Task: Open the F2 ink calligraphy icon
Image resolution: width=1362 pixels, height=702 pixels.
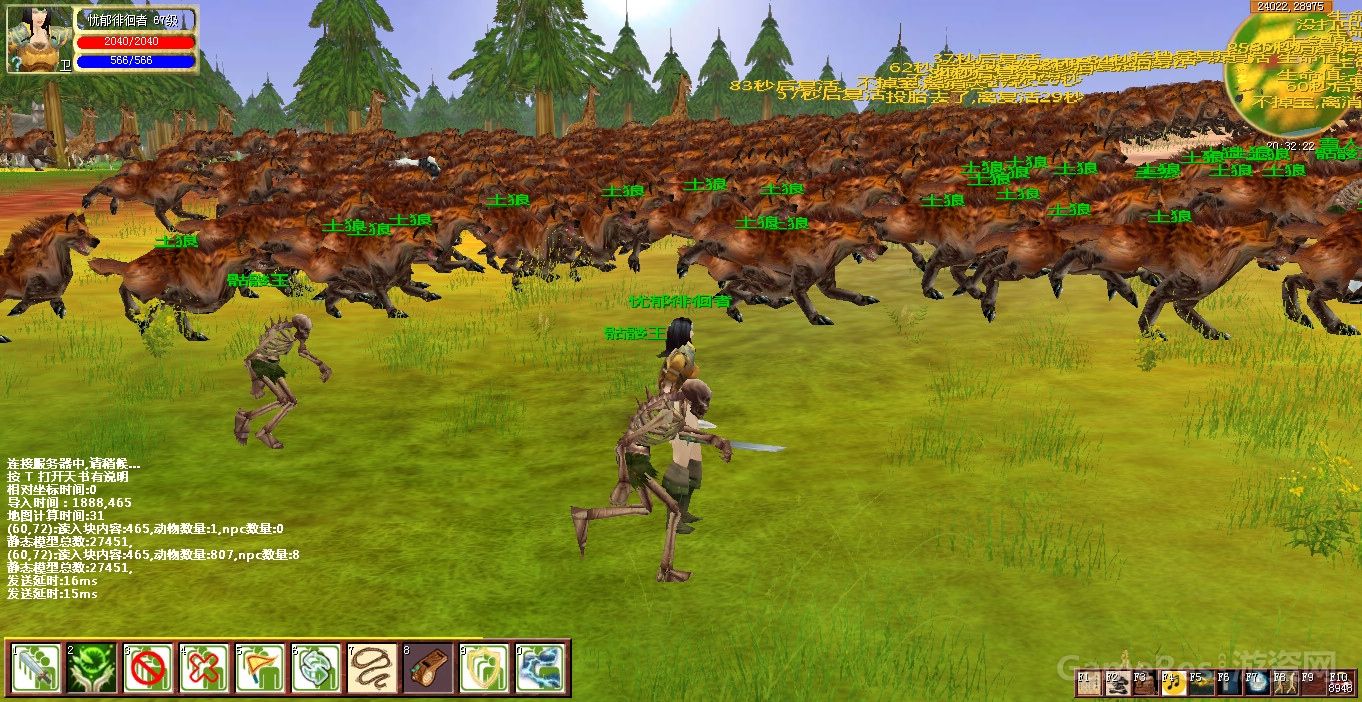Action: click(1116, 684)
